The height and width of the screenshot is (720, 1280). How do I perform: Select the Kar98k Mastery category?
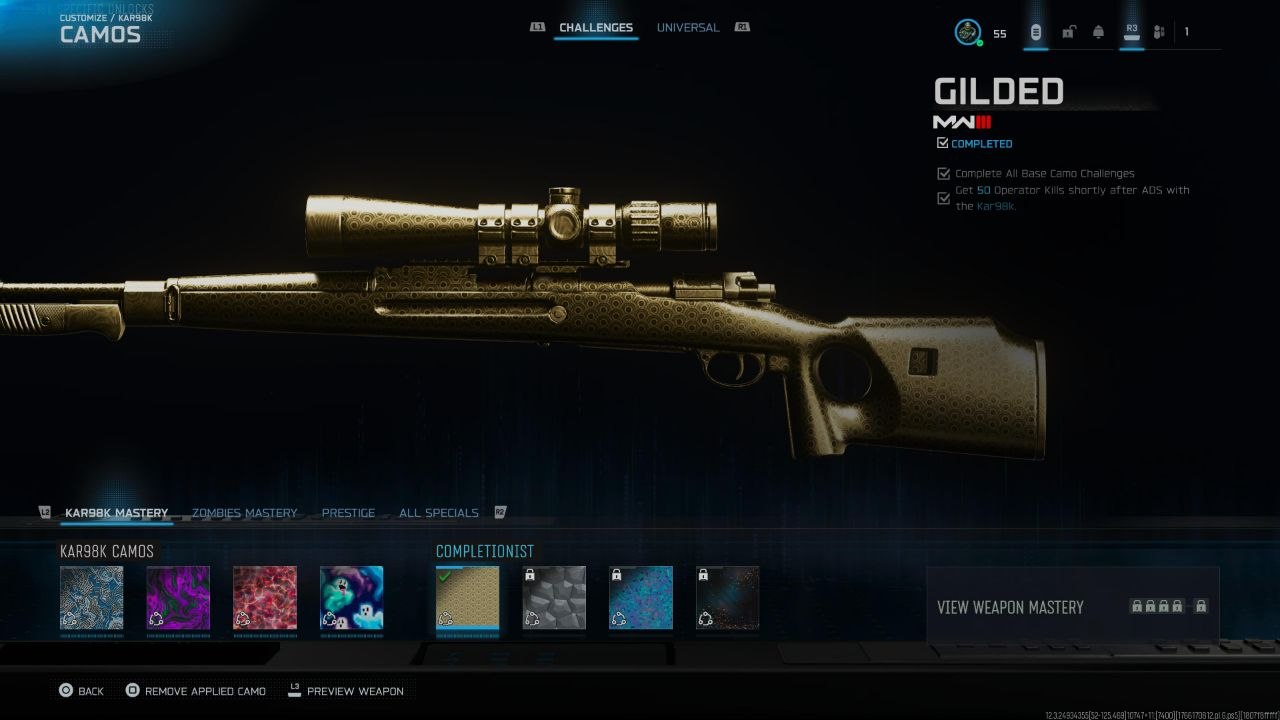(116, 513)
